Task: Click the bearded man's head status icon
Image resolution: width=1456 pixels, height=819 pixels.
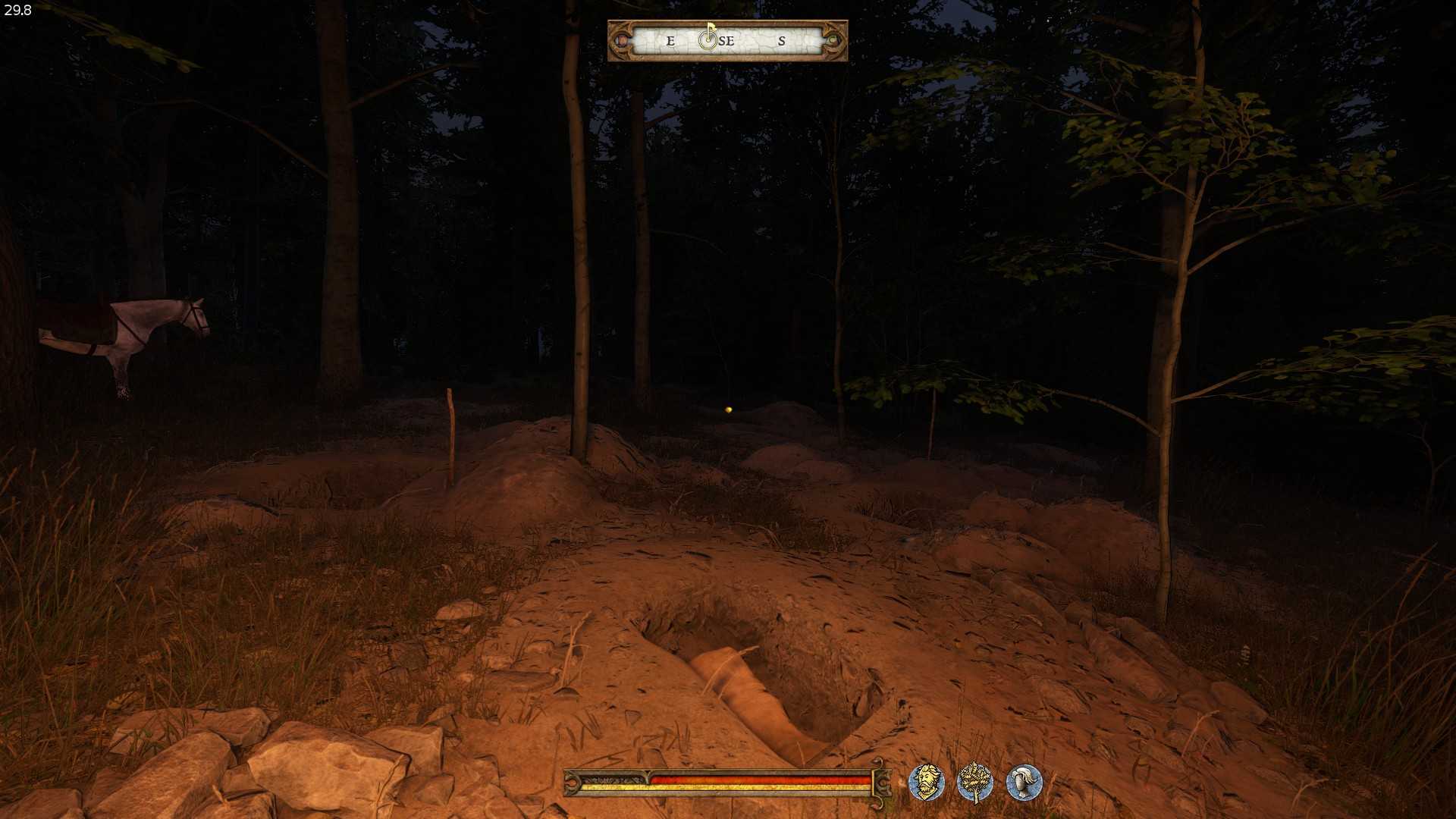Action: (927, 783)
